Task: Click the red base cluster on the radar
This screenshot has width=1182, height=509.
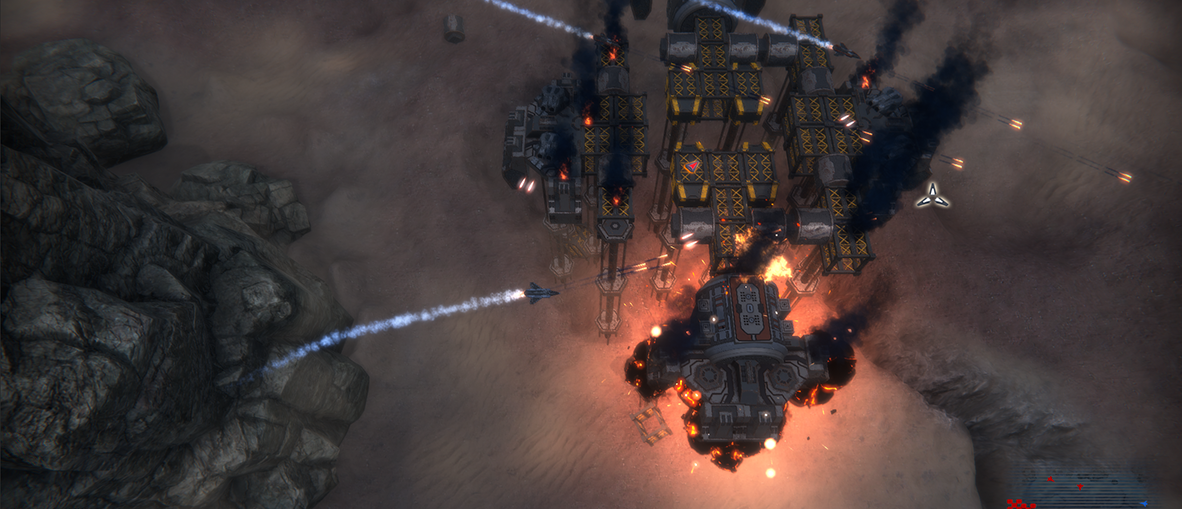Action: pyautogui.click(x=1018, y=504)
